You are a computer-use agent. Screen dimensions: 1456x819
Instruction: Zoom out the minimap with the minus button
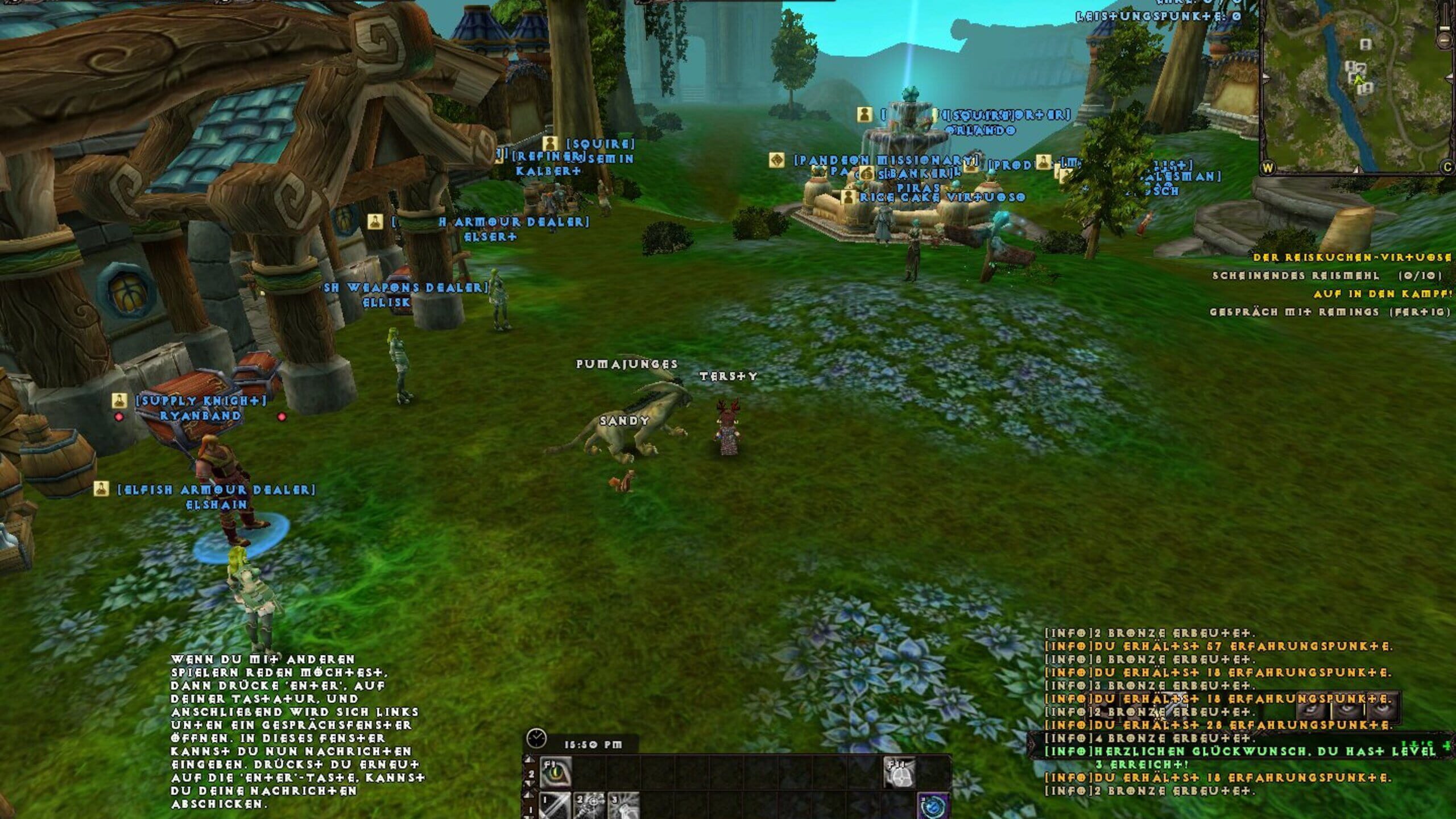point(1445,41)
